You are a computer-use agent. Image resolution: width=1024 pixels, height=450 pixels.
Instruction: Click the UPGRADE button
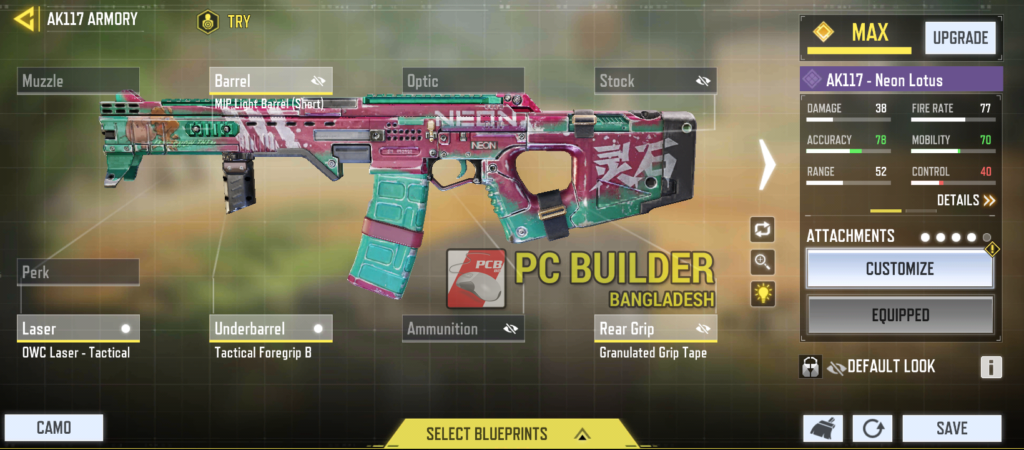(960, 38)
